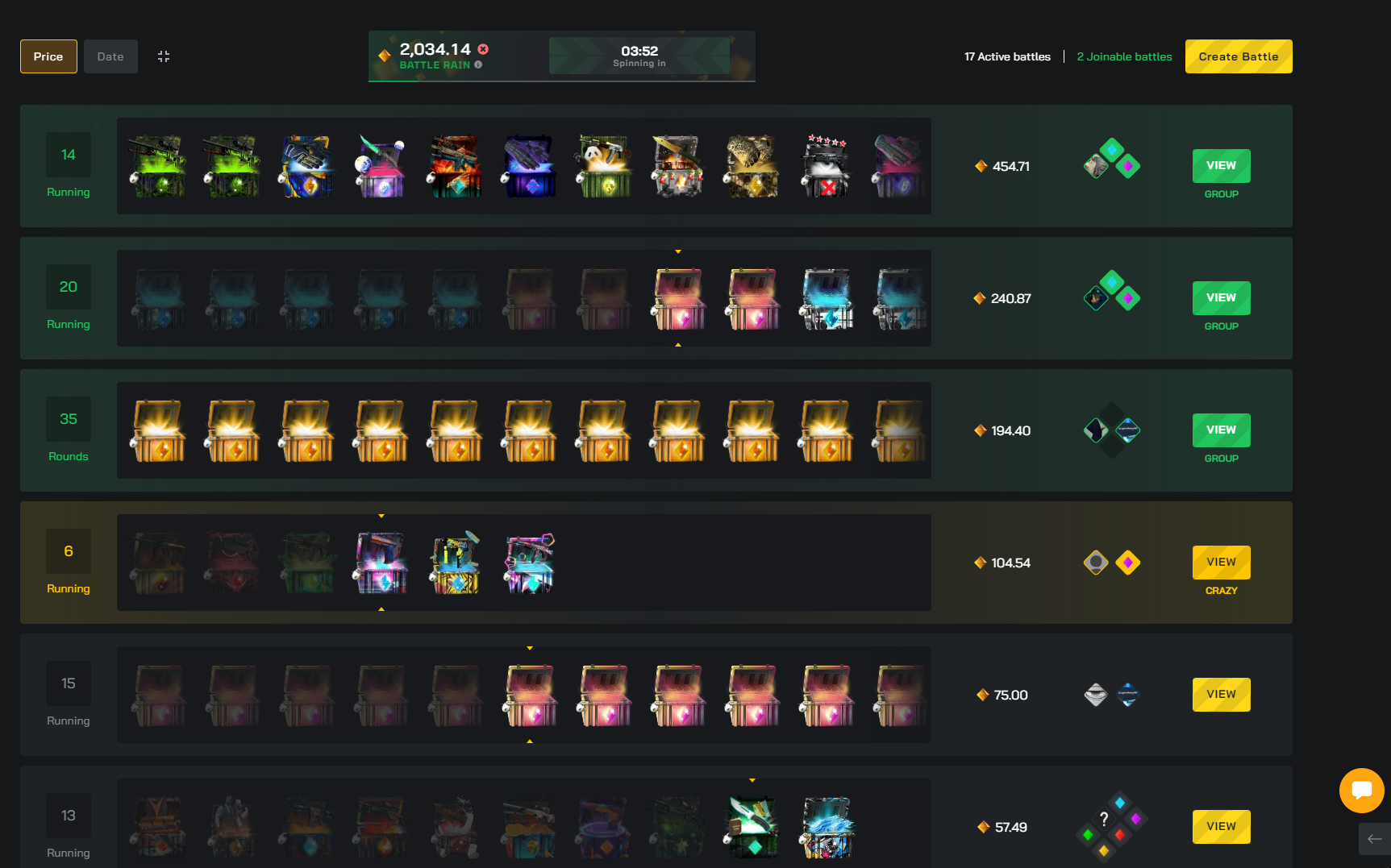
Task: Select the cyan diamond player slot in the 20-round battle
Action: pos(1112,284)
